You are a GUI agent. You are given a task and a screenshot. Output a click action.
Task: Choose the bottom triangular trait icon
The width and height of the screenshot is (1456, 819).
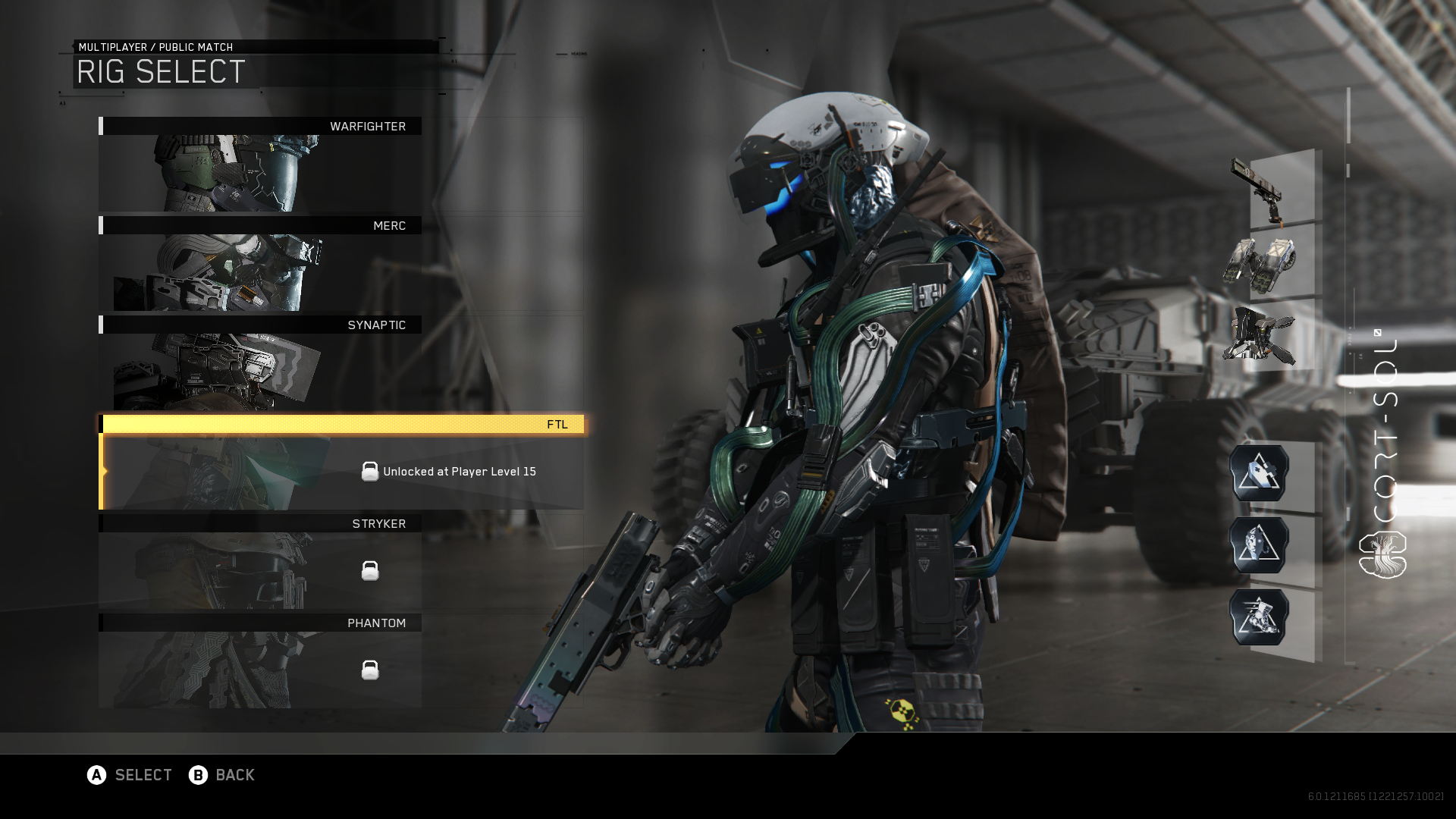pos(1259,617)
